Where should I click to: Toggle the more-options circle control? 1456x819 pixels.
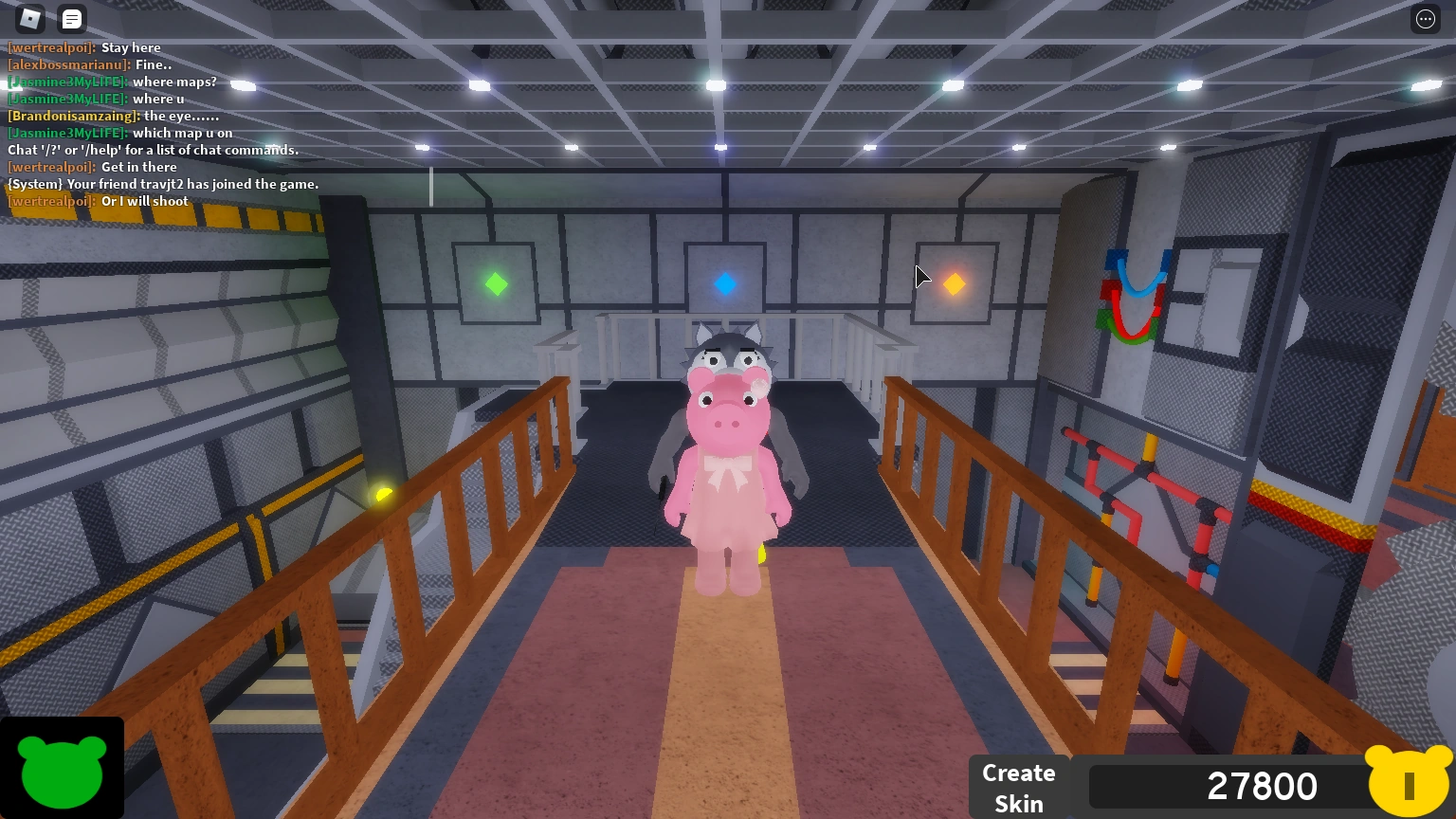[1424, 19]
